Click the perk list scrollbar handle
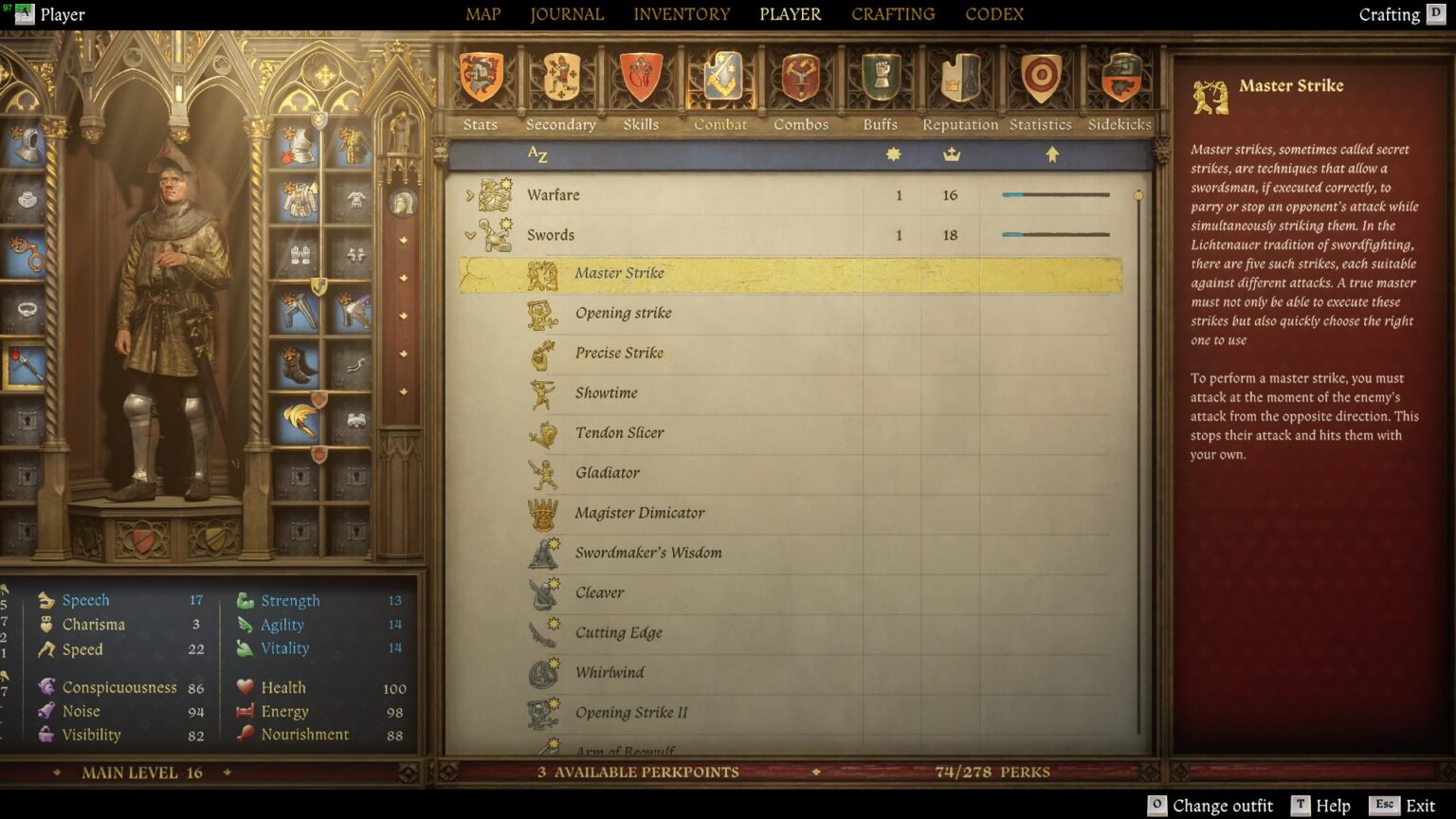The image size is (1456, 819). point(1138,194)
